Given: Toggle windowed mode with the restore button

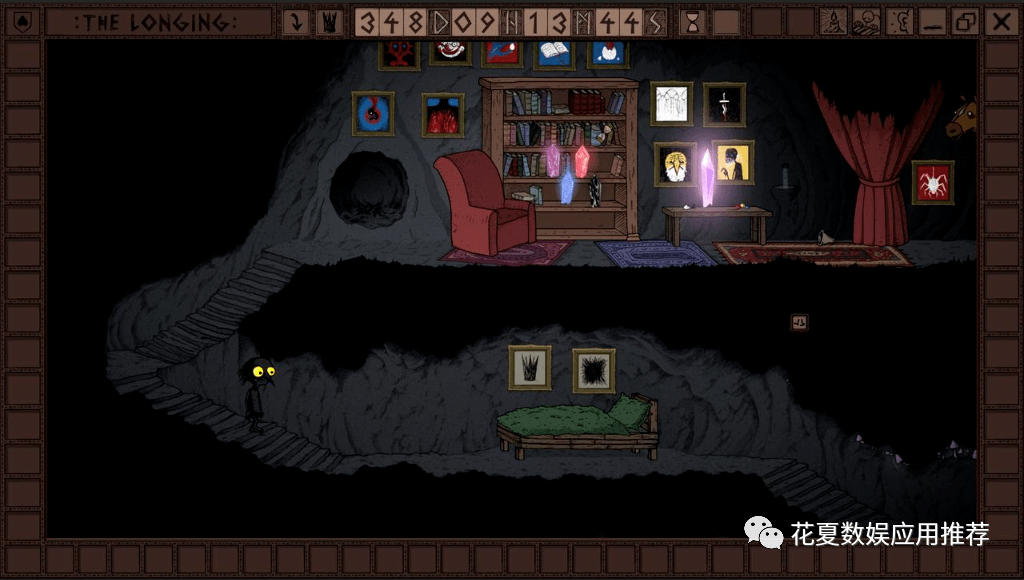Looking at the screenshot, I should tap(965, 21).
